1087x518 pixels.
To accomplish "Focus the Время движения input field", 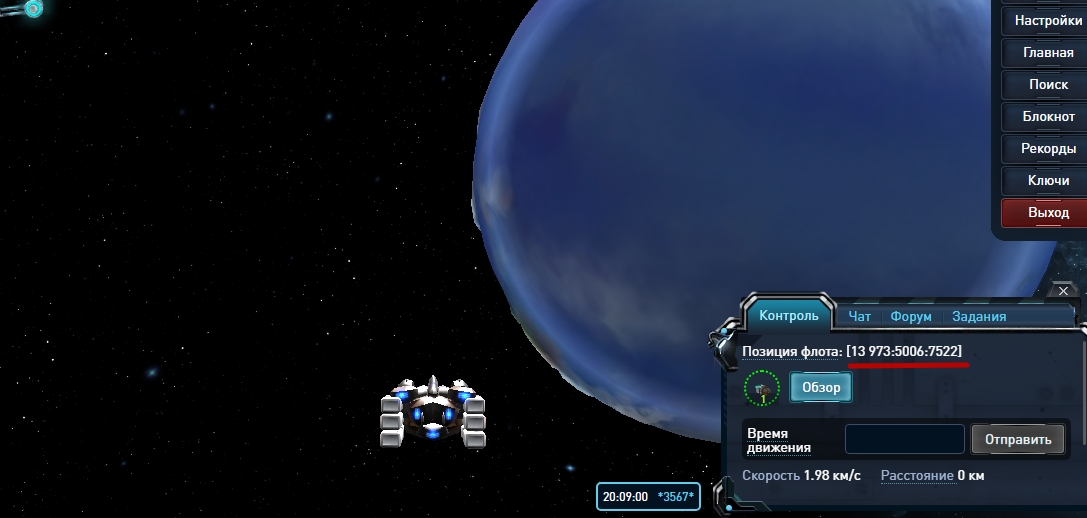I will 904,439.
